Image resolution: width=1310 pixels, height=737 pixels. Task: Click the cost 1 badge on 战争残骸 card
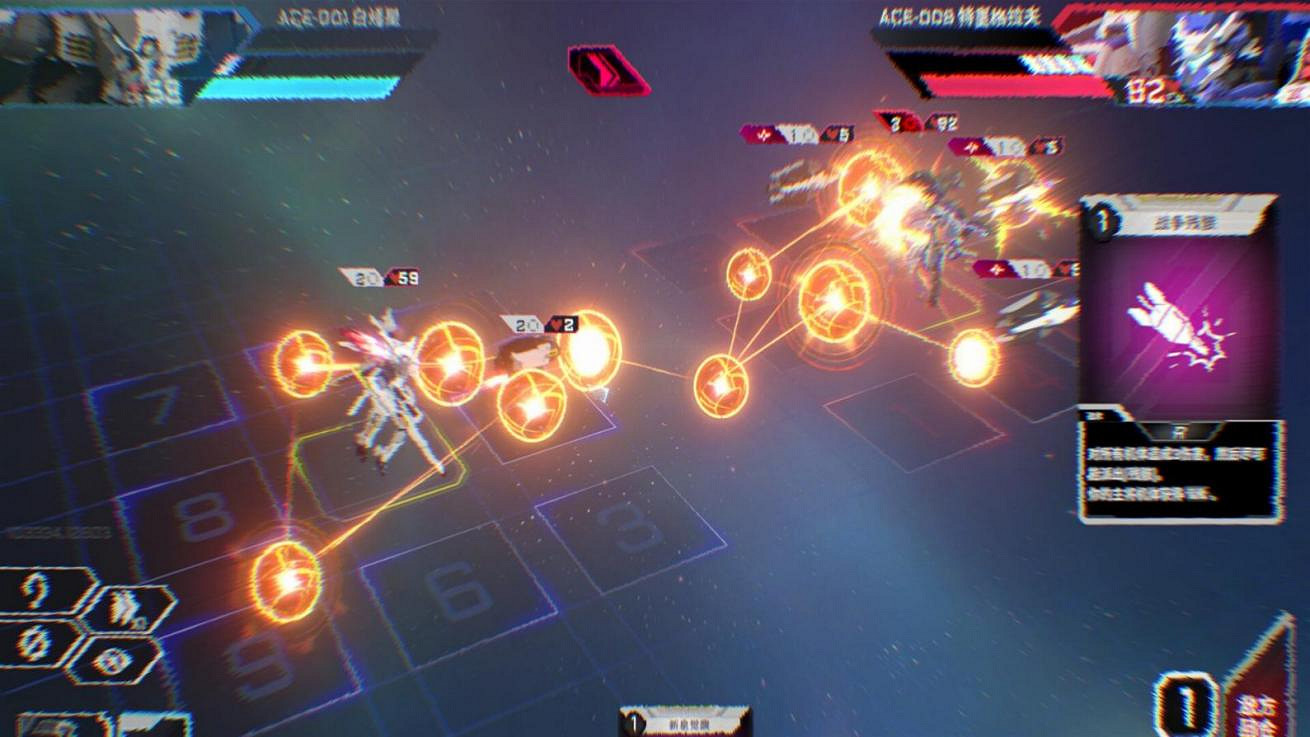coord(1104,221)
